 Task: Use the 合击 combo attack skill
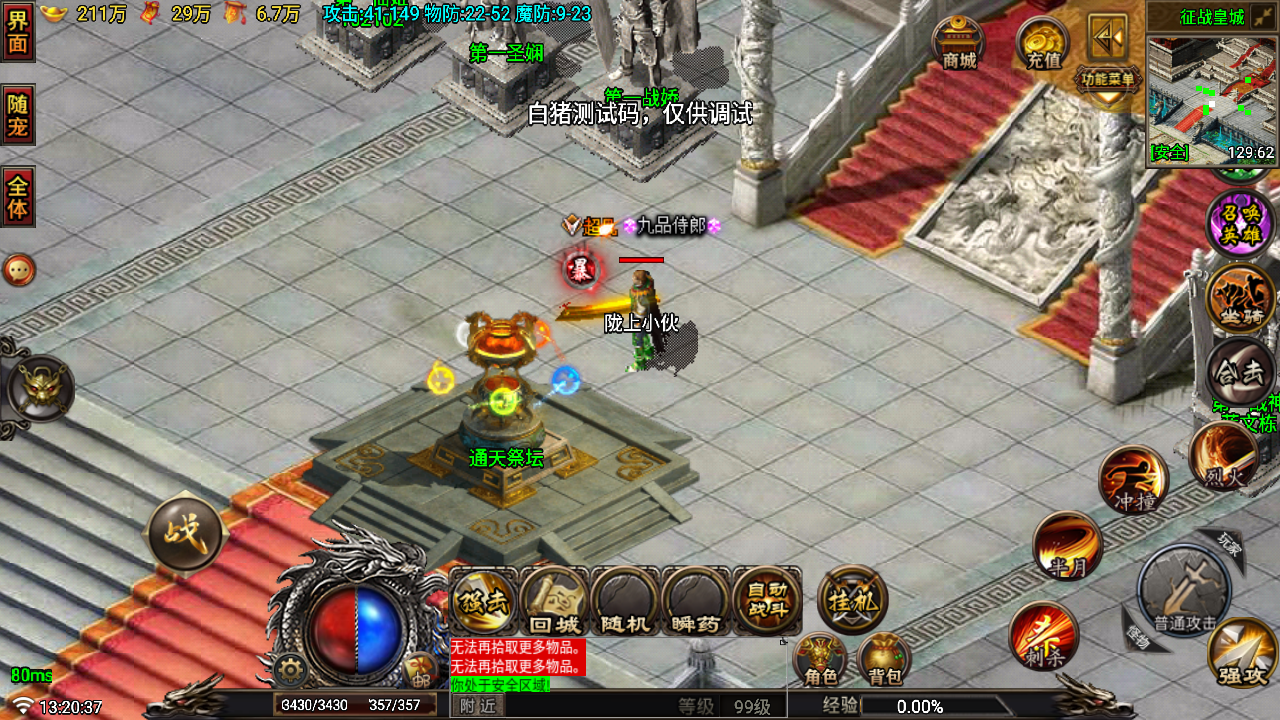click(1240, 372)
